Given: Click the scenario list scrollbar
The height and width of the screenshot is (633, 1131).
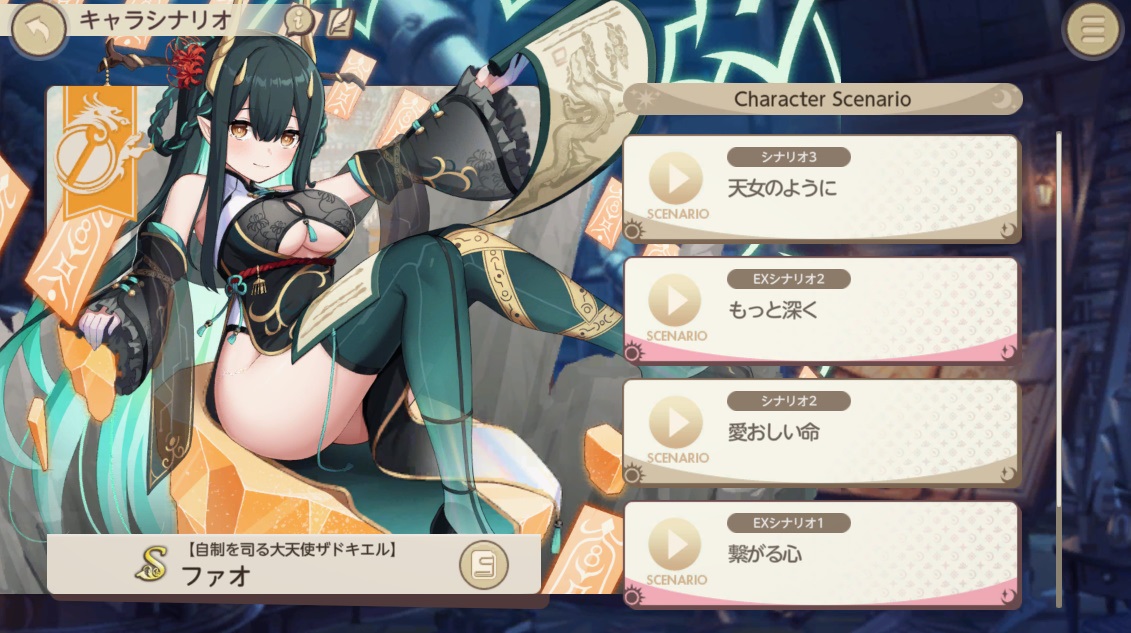Looking at the screenshot, I should tap(1060, 300).
